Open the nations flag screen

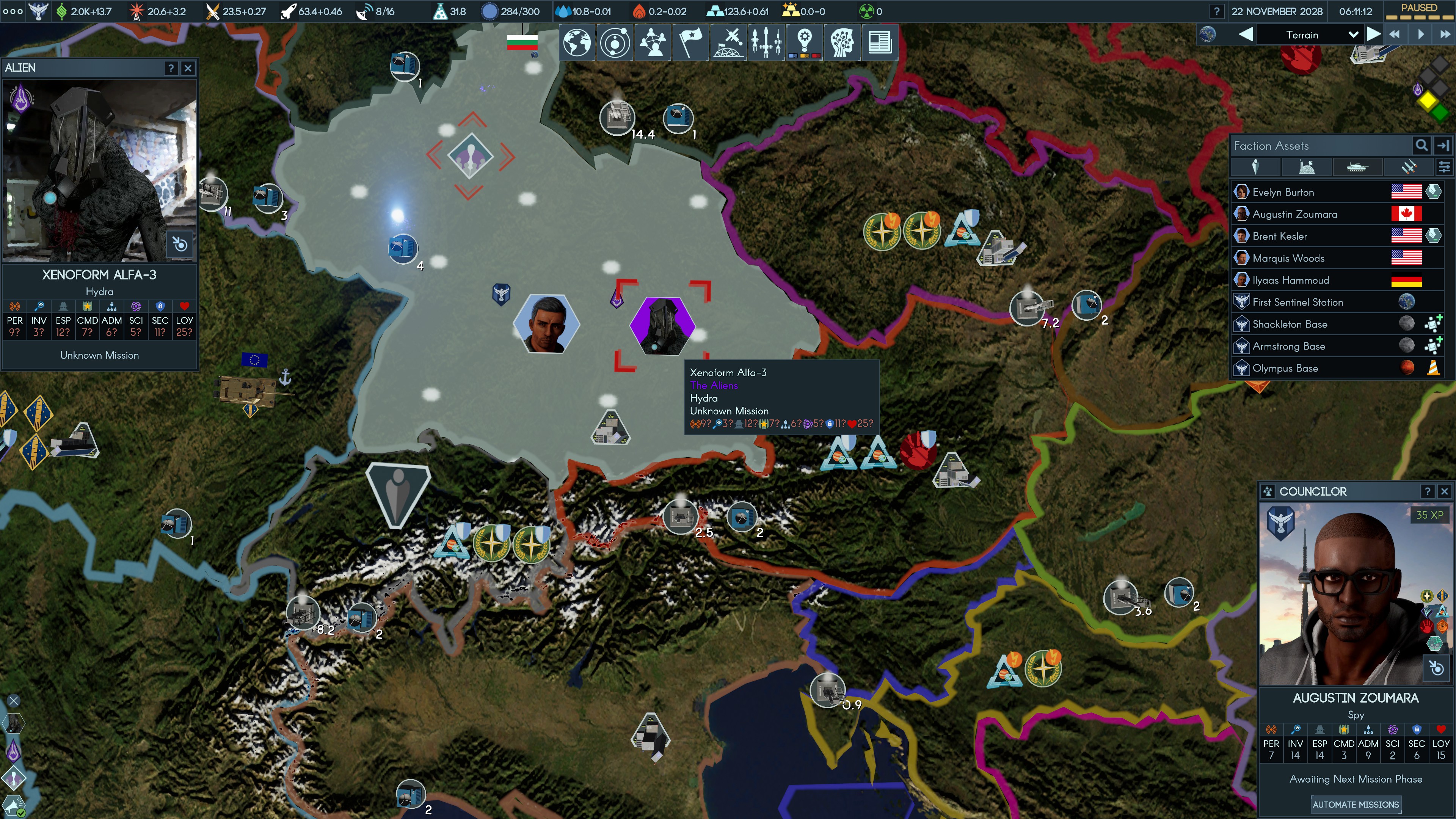[690, 42]
